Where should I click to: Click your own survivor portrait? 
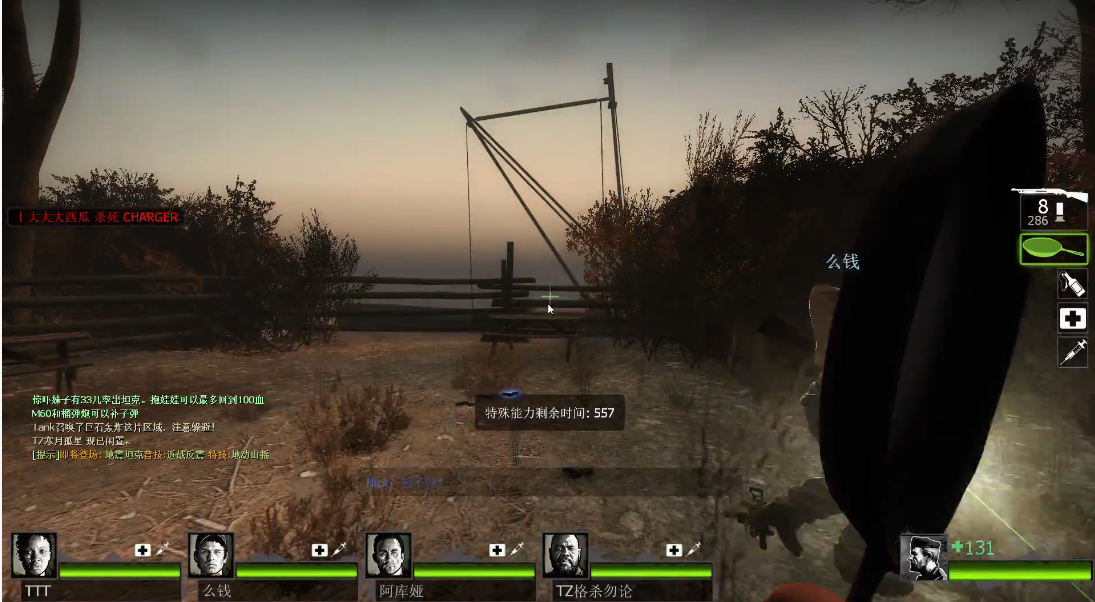coord(923,557)
